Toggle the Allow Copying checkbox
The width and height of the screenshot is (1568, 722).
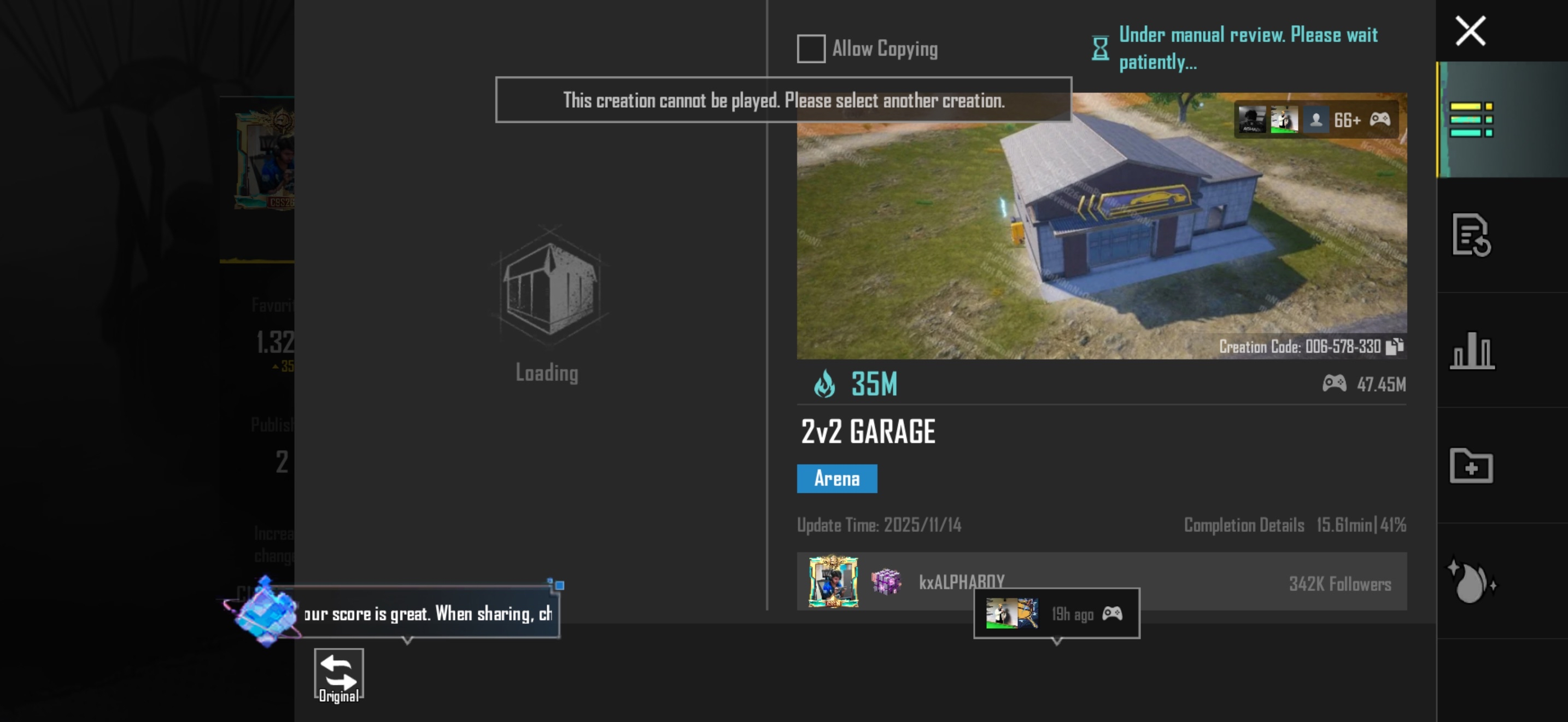coord(811,49)
